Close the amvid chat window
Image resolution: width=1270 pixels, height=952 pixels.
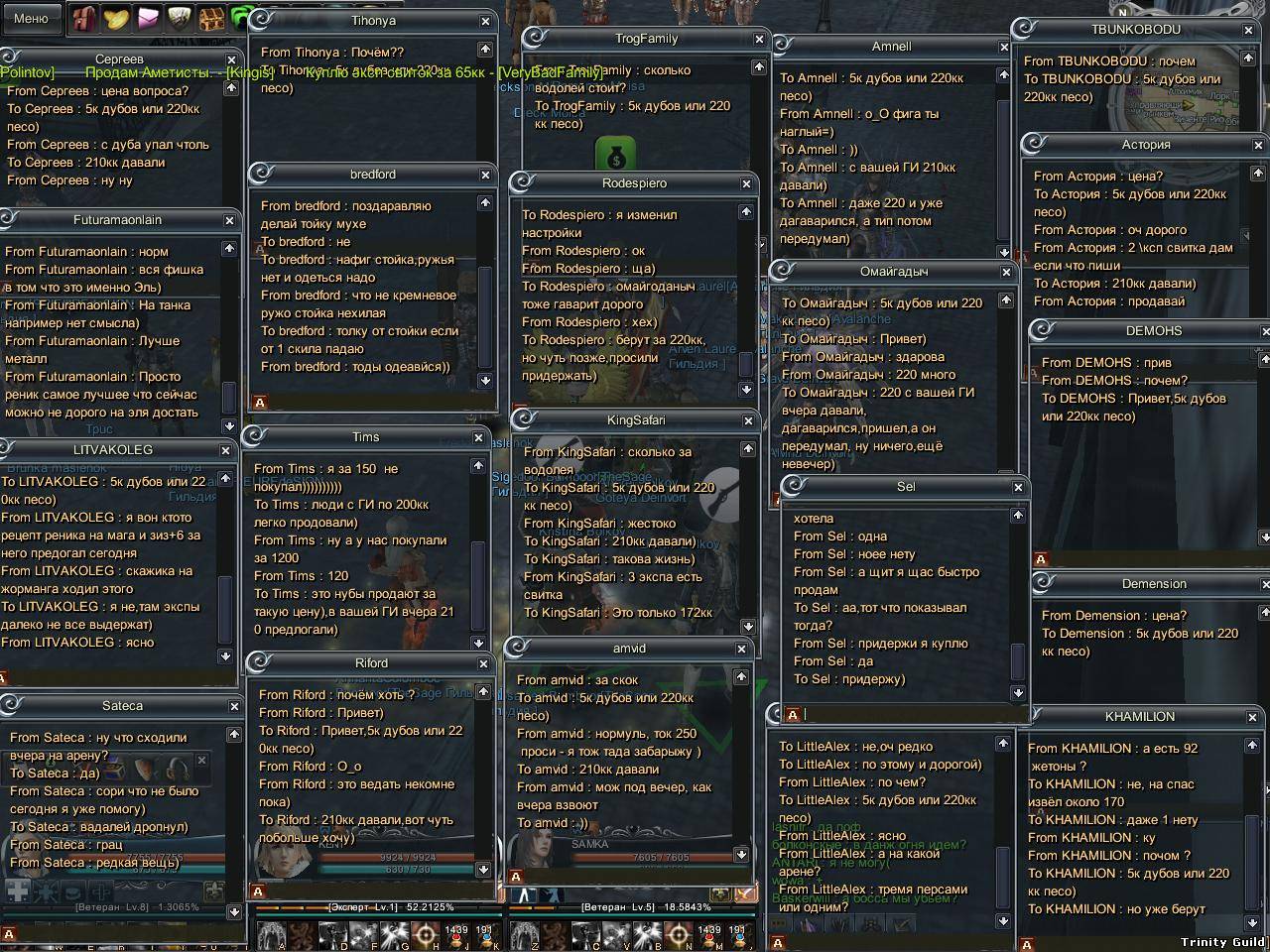741,649
